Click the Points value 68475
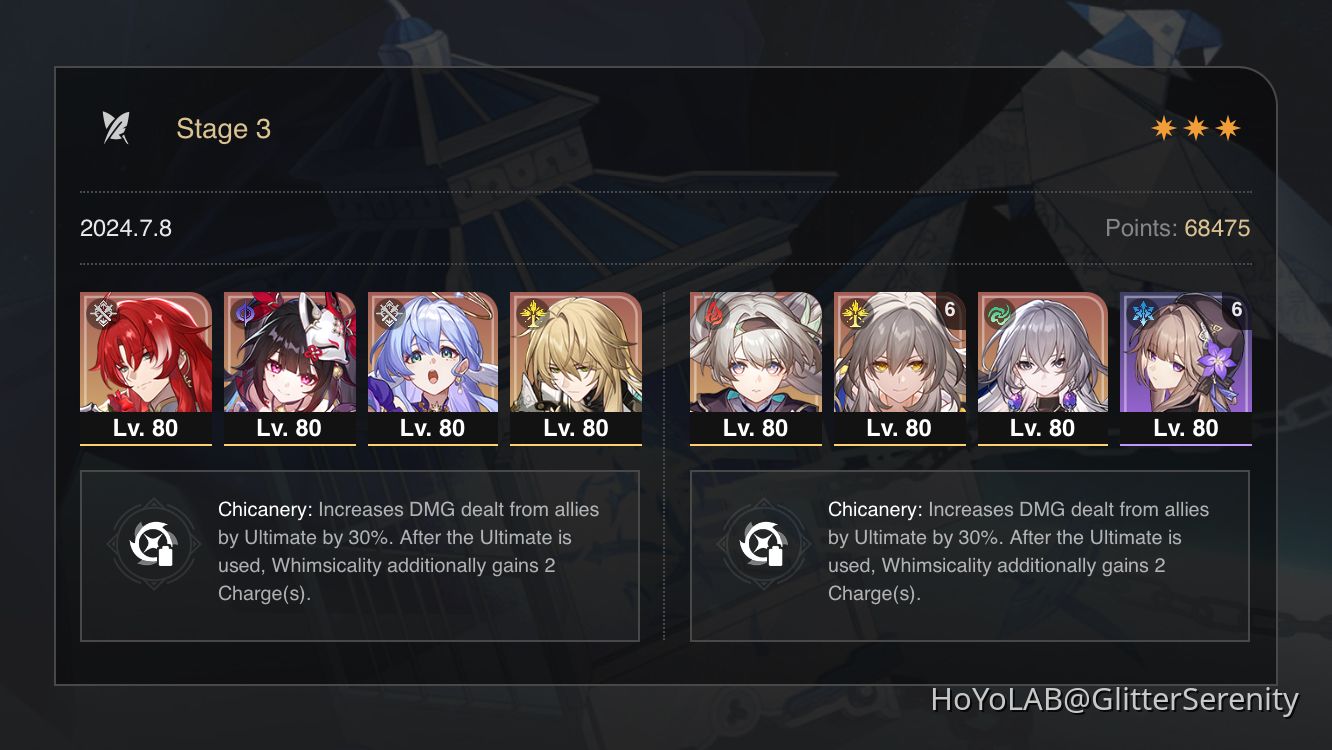 1216,228
